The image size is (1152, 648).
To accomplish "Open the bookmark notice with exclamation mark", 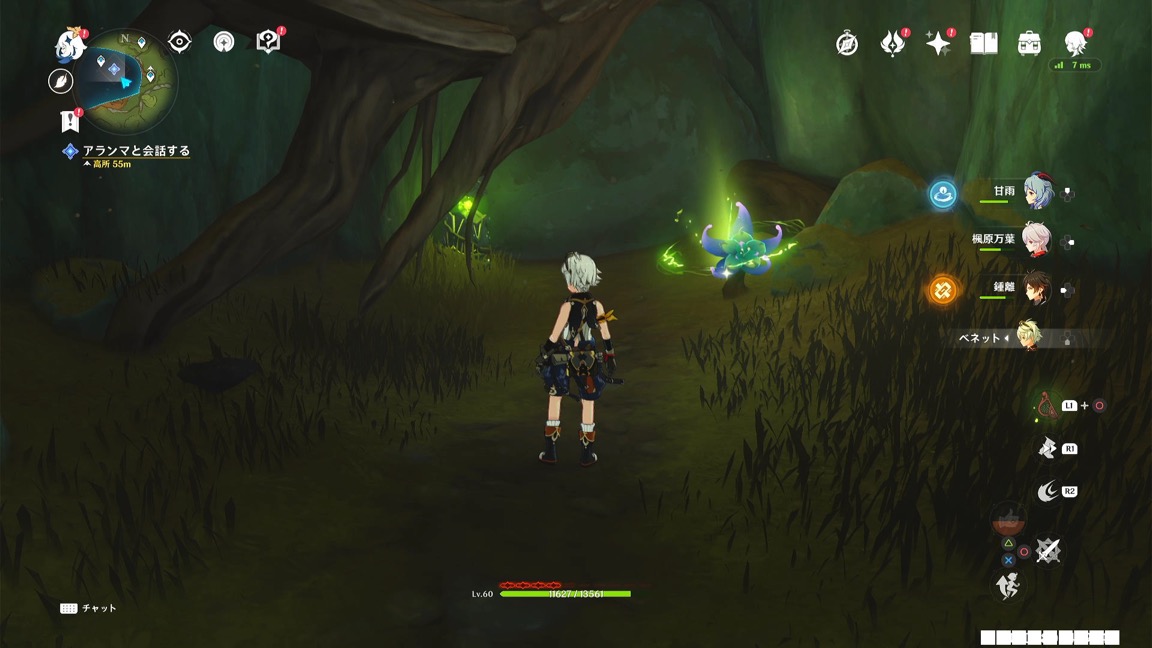I will pos(69,121).
